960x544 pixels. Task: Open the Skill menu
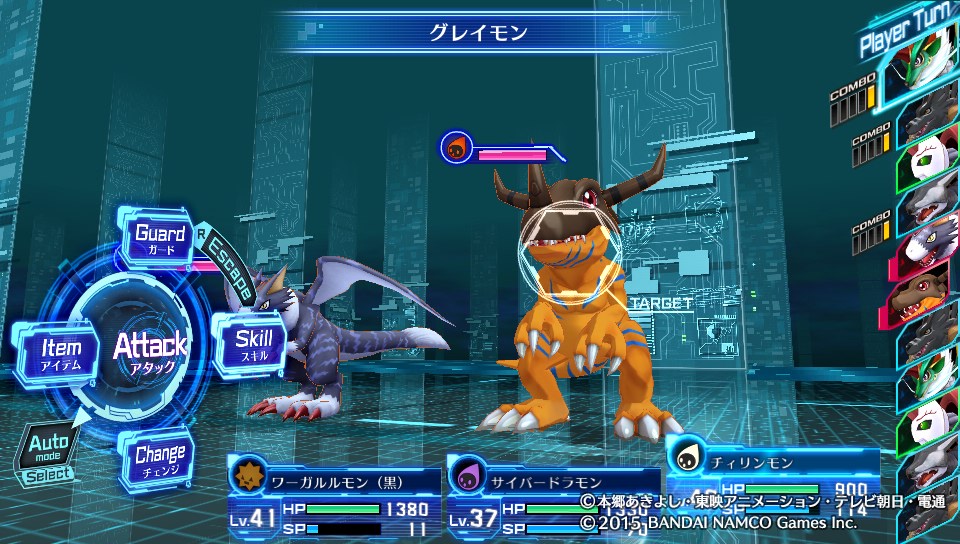pyautogui.click(x=253, y=344)
